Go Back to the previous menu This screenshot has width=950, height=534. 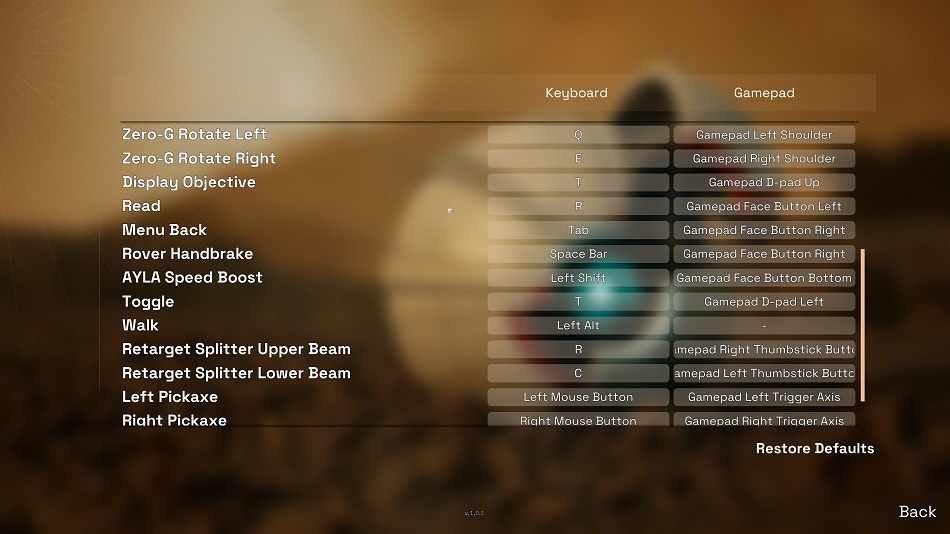[x=917, y=512]
